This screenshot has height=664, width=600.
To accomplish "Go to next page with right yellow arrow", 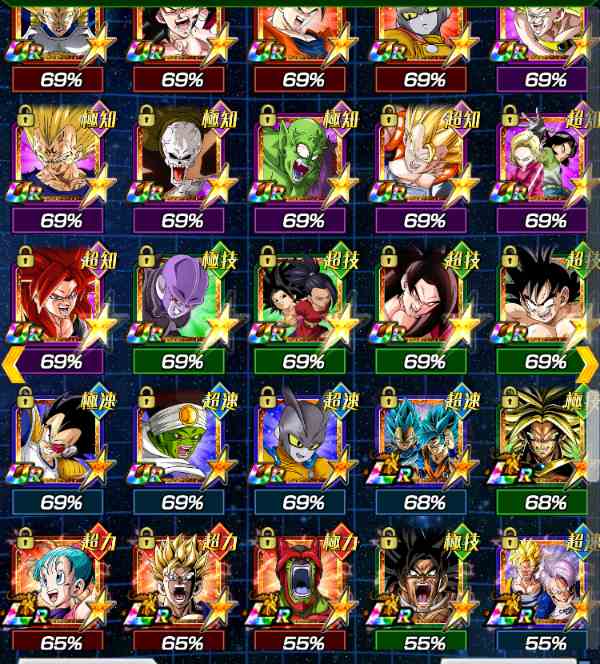I will 587,364.
